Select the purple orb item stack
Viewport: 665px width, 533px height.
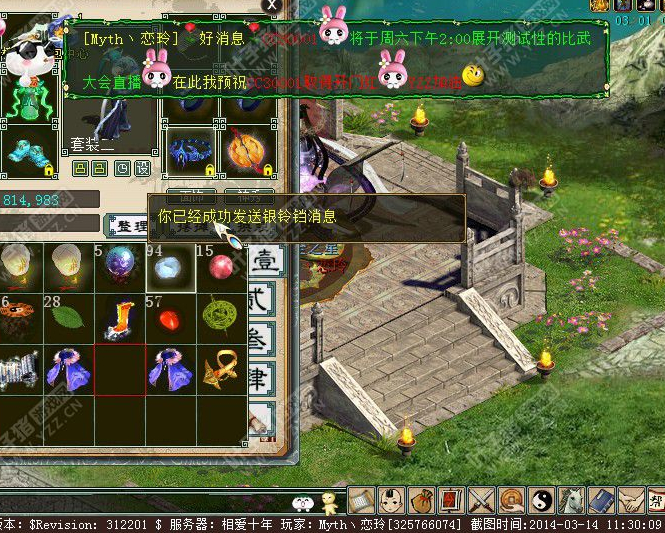(119, 266)
